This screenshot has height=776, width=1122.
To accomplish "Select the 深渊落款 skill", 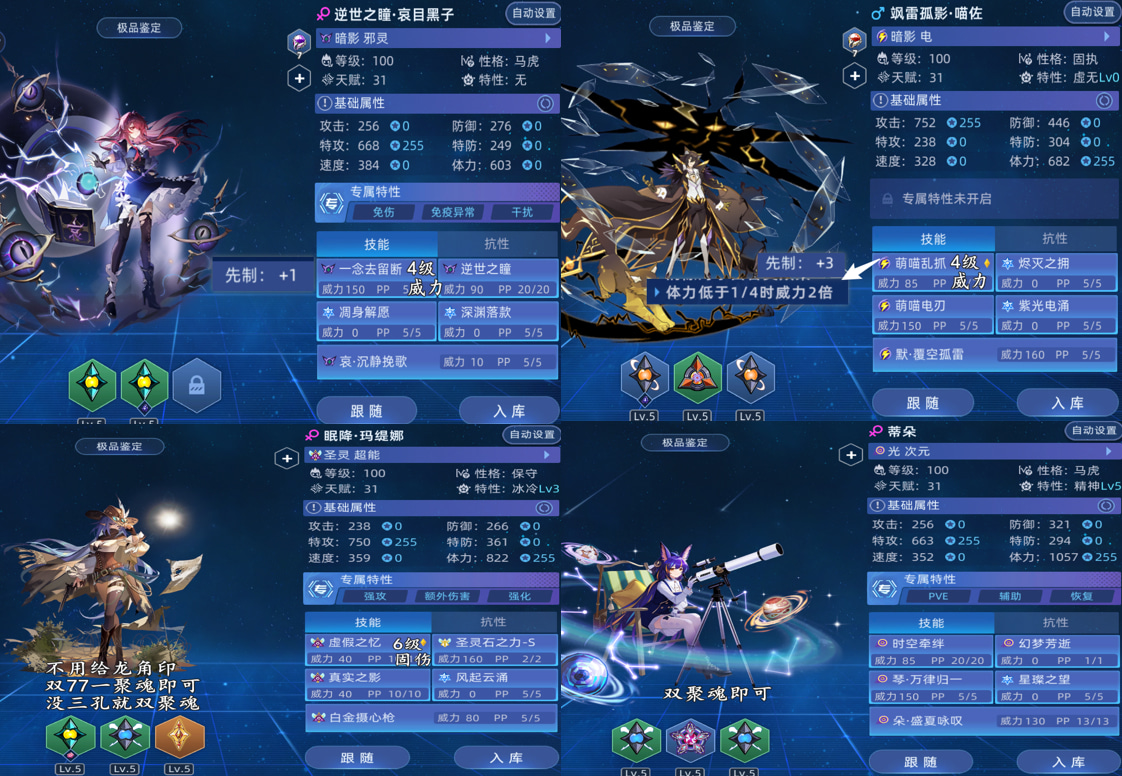I will [x=498, y=322].
